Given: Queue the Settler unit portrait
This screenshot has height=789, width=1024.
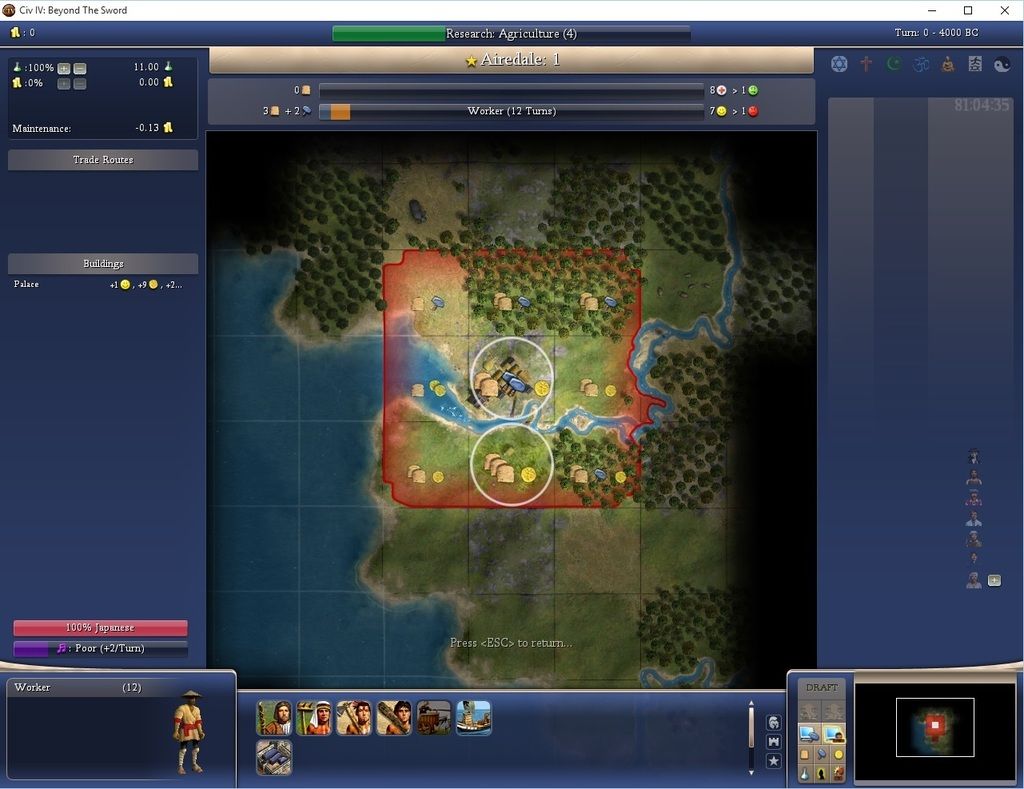Looking at the screenshot, I should (274, 718).
